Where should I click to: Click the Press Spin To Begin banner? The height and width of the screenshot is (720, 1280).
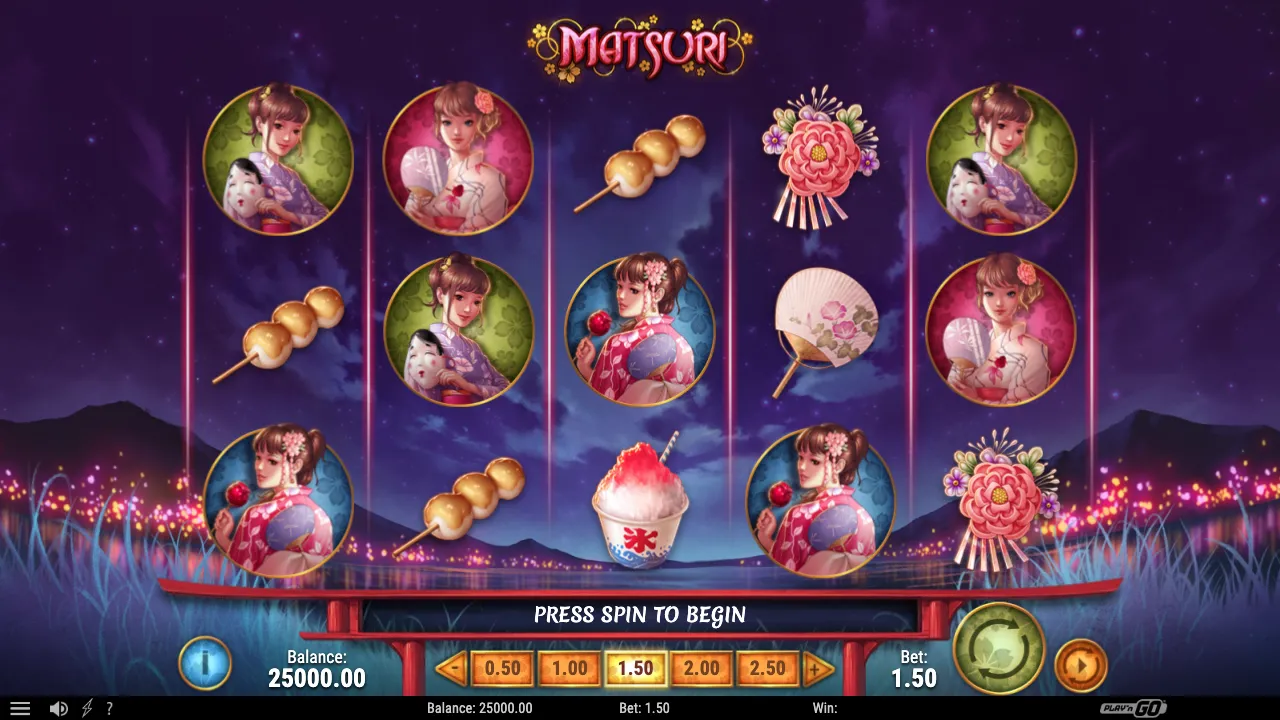pos(639,615)
